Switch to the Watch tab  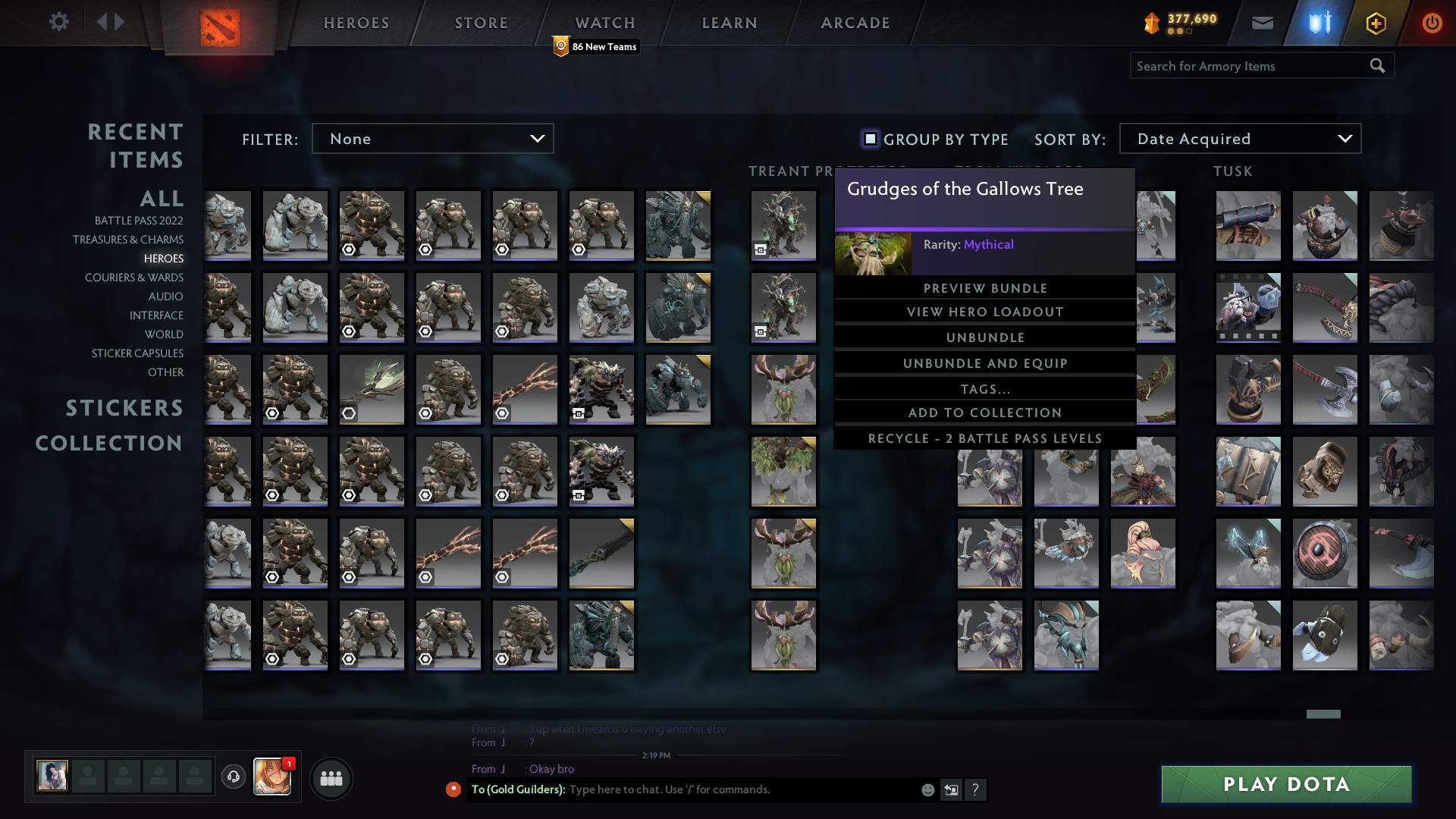tap(604, 23)
